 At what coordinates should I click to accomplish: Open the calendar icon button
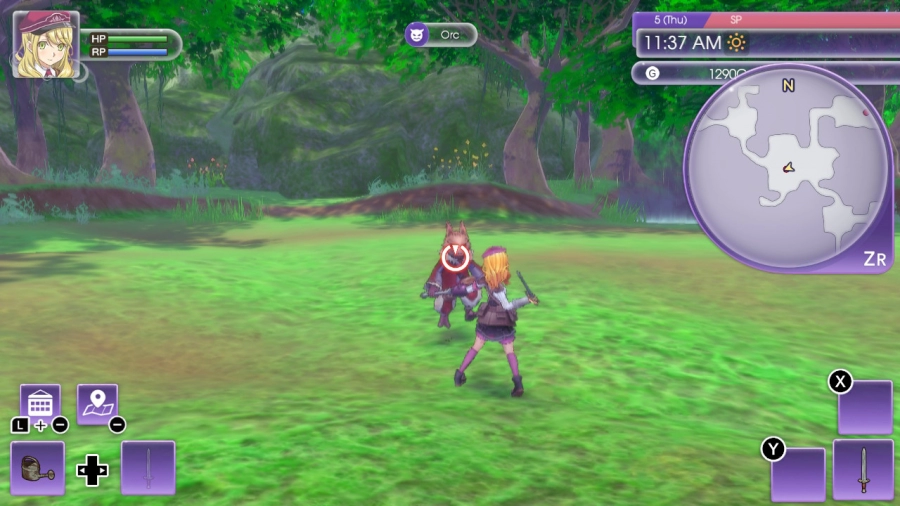pos(40,404)
